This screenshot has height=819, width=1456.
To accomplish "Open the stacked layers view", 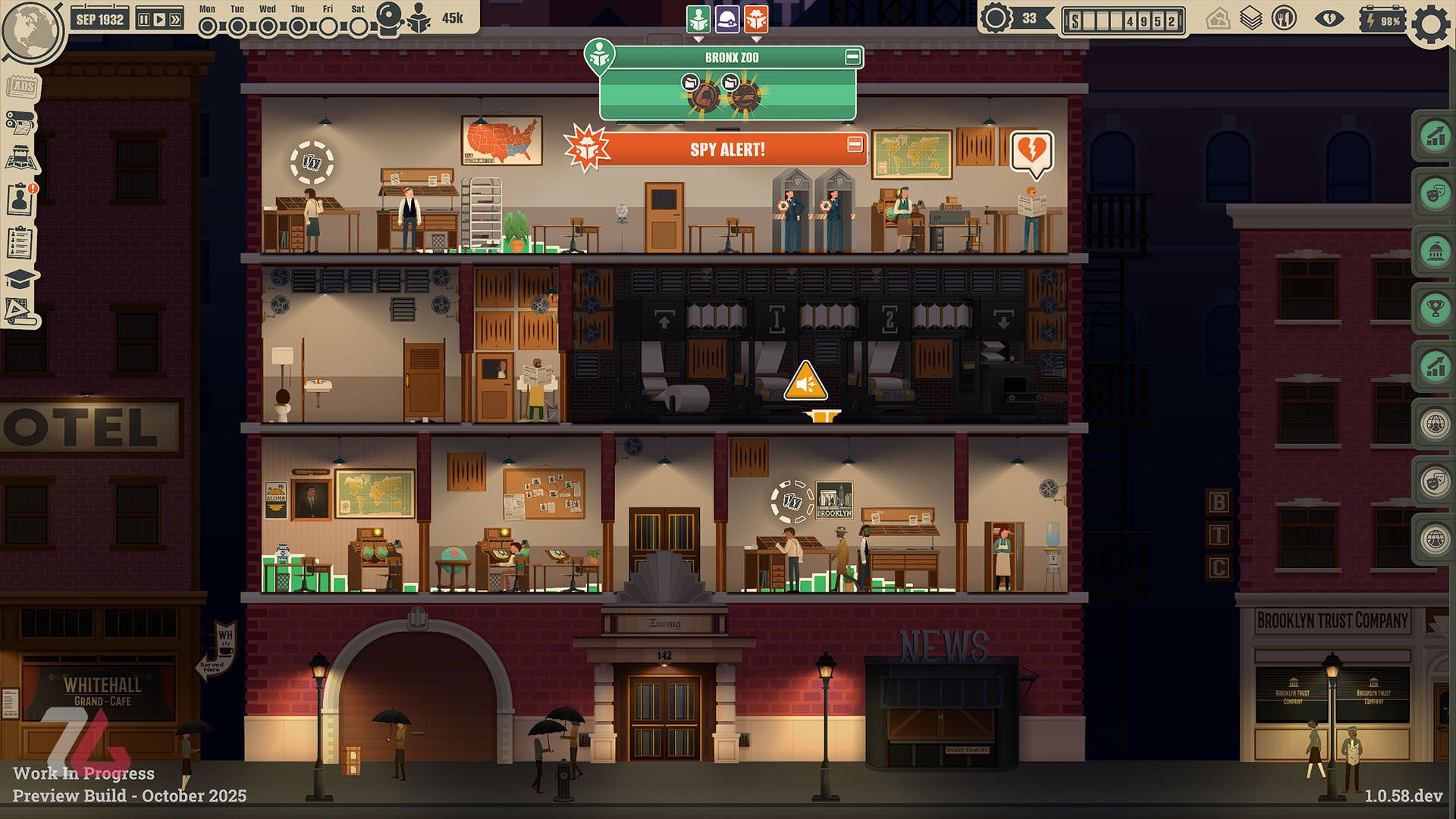I will [1250, 18].
